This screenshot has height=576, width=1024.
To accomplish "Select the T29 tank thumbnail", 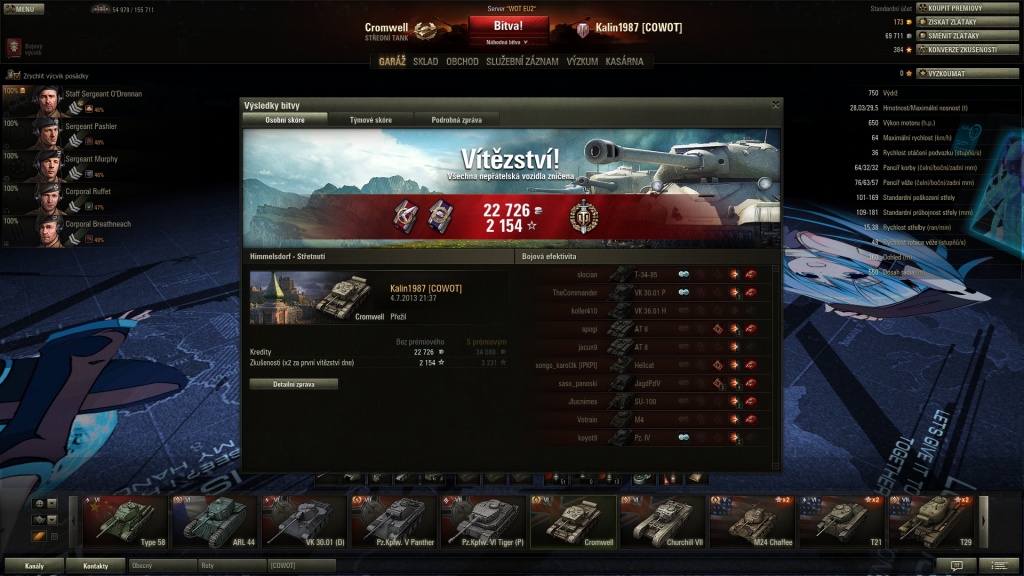I will [x=932, y=520].
